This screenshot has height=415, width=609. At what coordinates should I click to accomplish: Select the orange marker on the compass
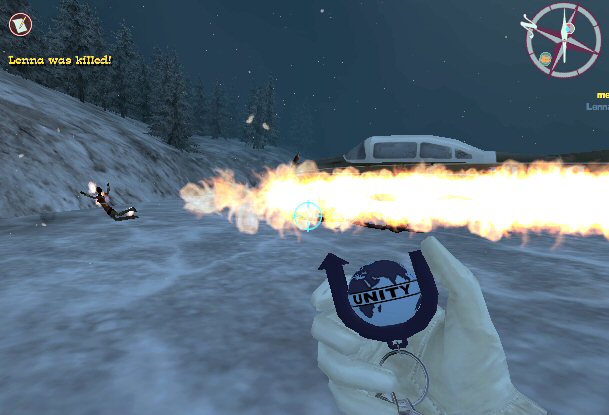545,58
